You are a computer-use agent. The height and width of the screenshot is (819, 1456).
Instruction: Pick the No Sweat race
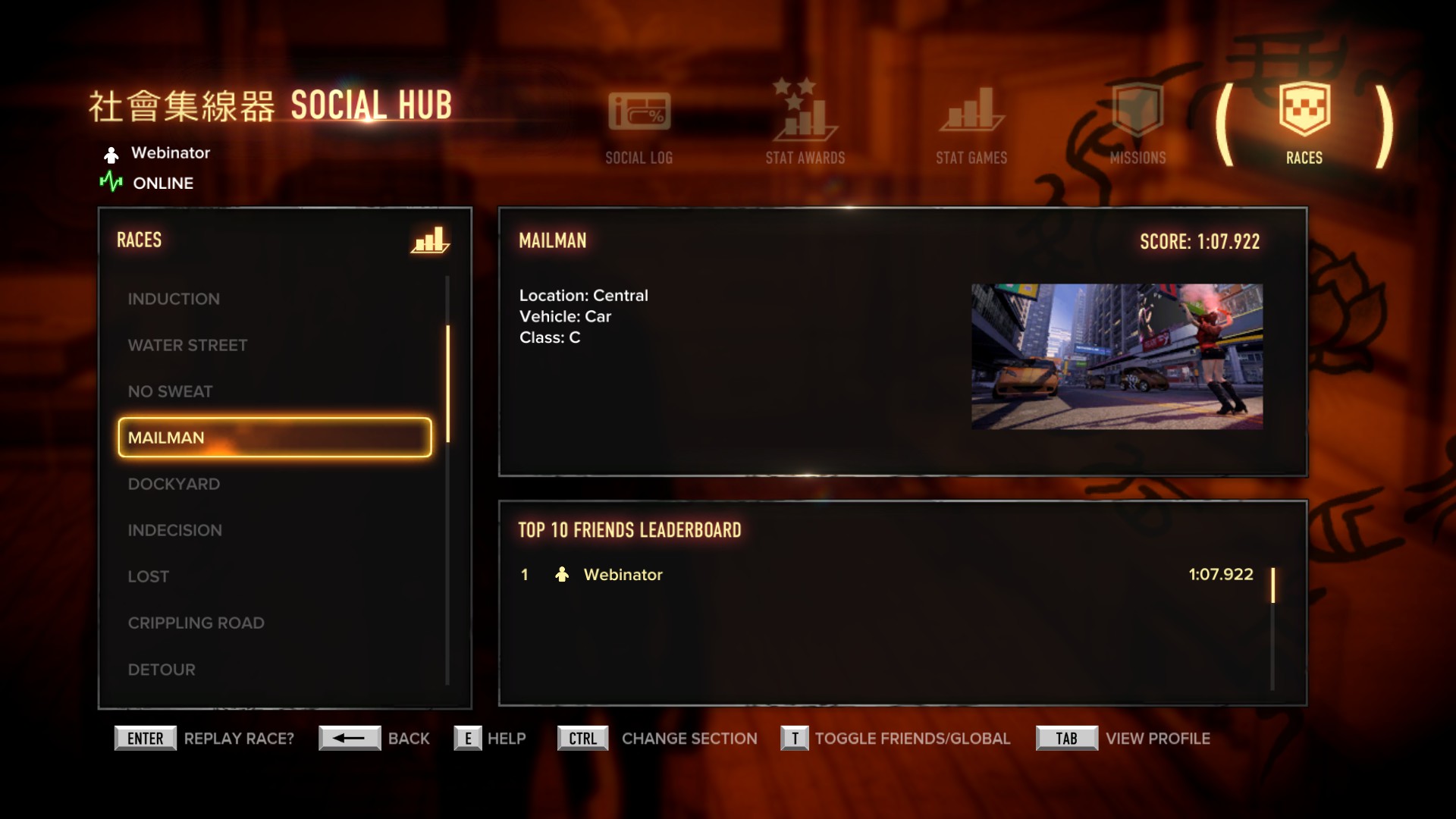(170, 391)
